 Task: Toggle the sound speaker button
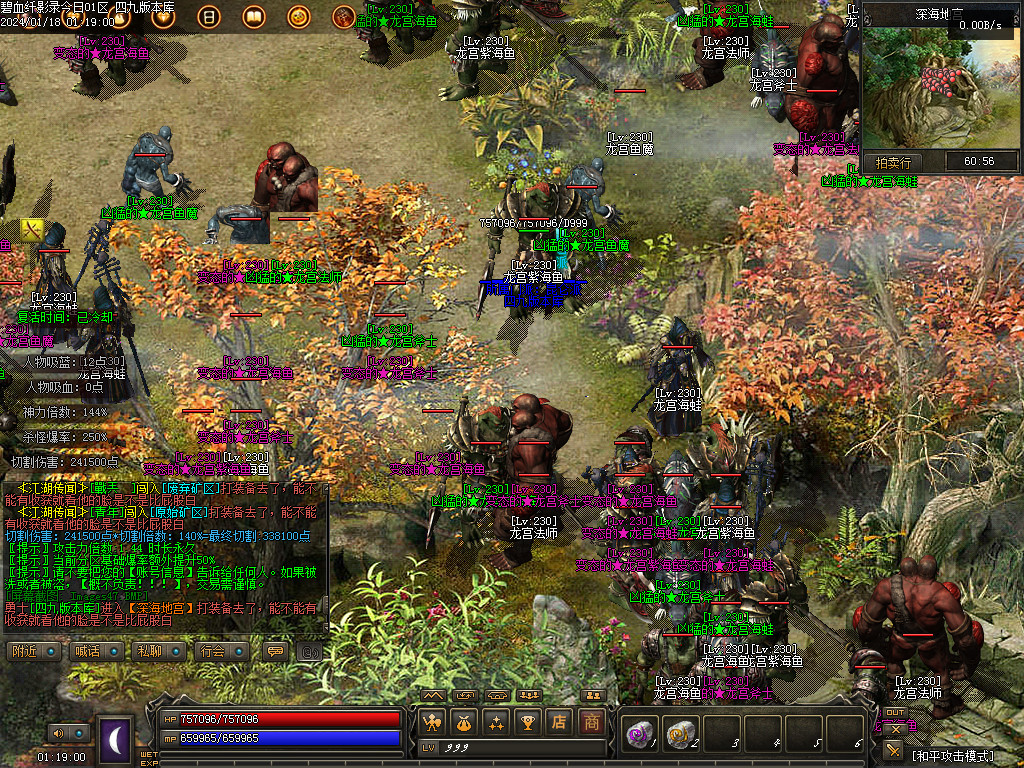click(x=58, y=733)
